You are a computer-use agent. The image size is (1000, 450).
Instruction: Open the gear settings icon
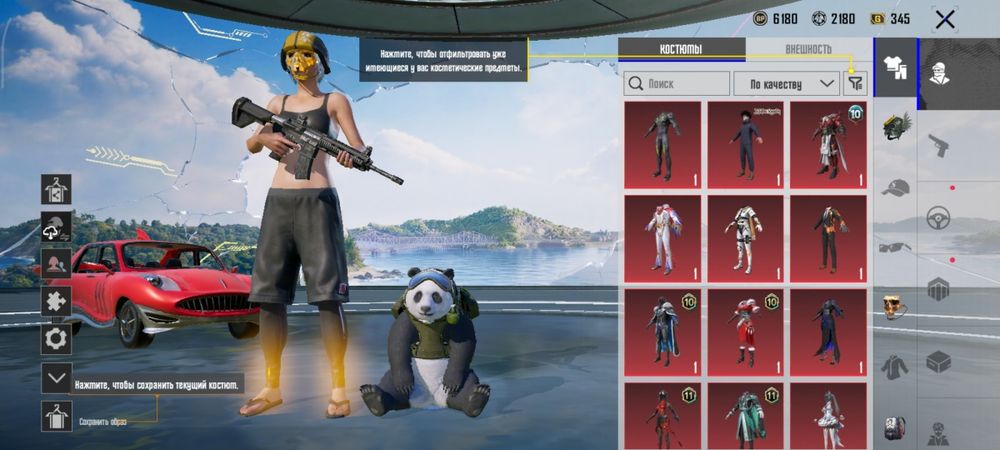pos(56,338)
